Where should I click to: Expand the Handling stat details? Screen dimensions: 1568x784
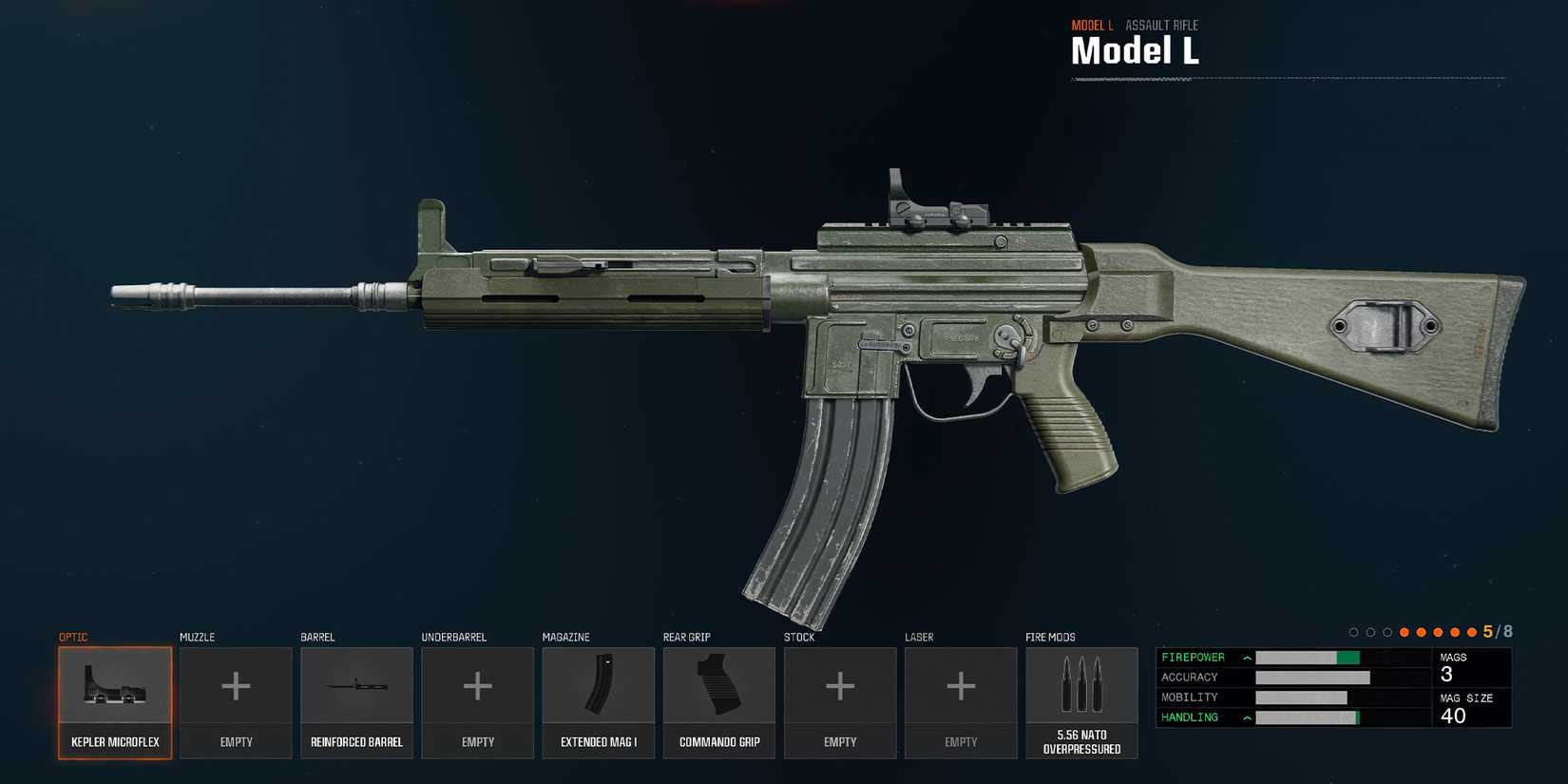coord(1245,717)
